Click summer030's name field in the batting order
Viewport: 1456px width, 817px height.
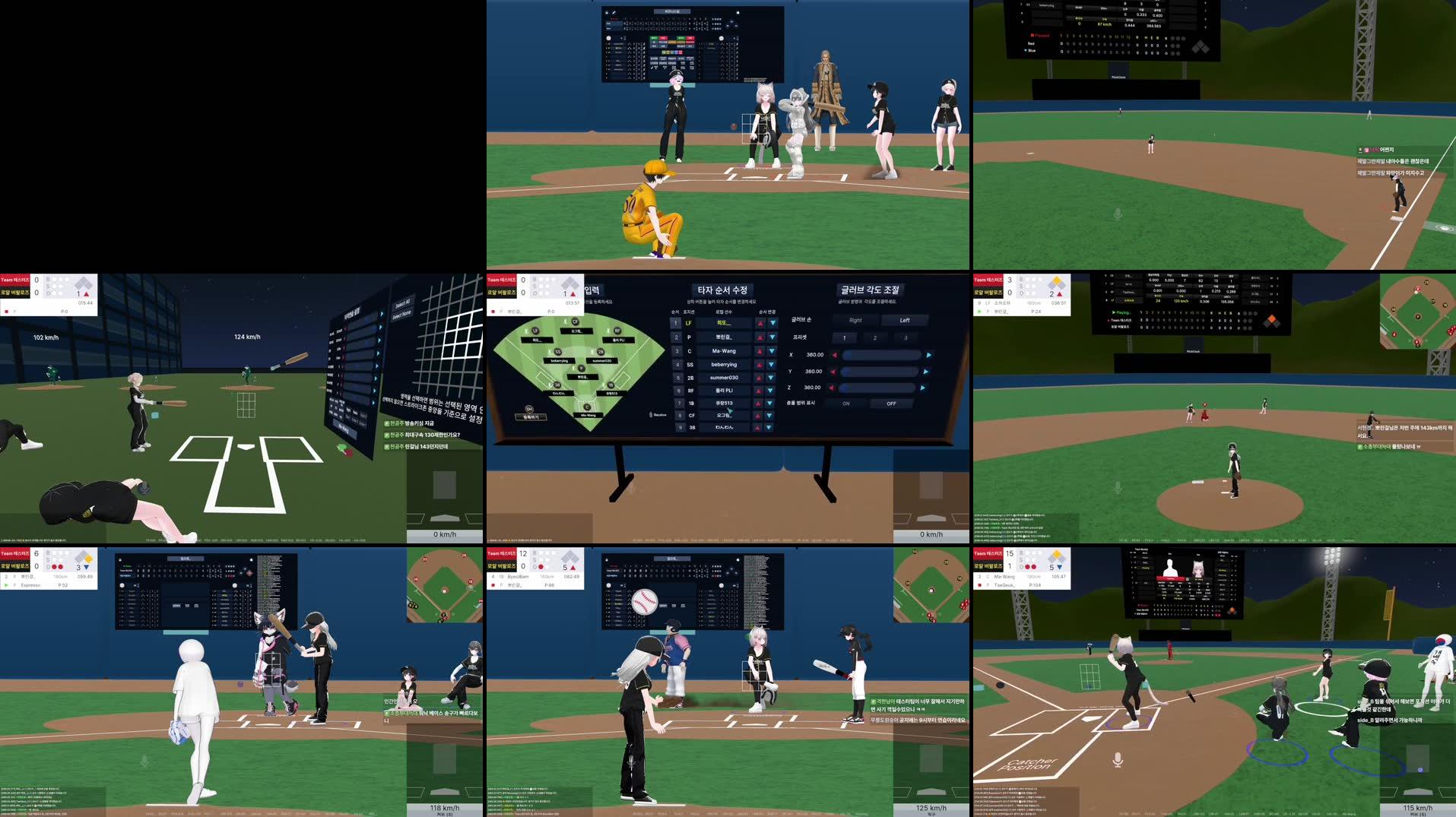tap(724, 377)
